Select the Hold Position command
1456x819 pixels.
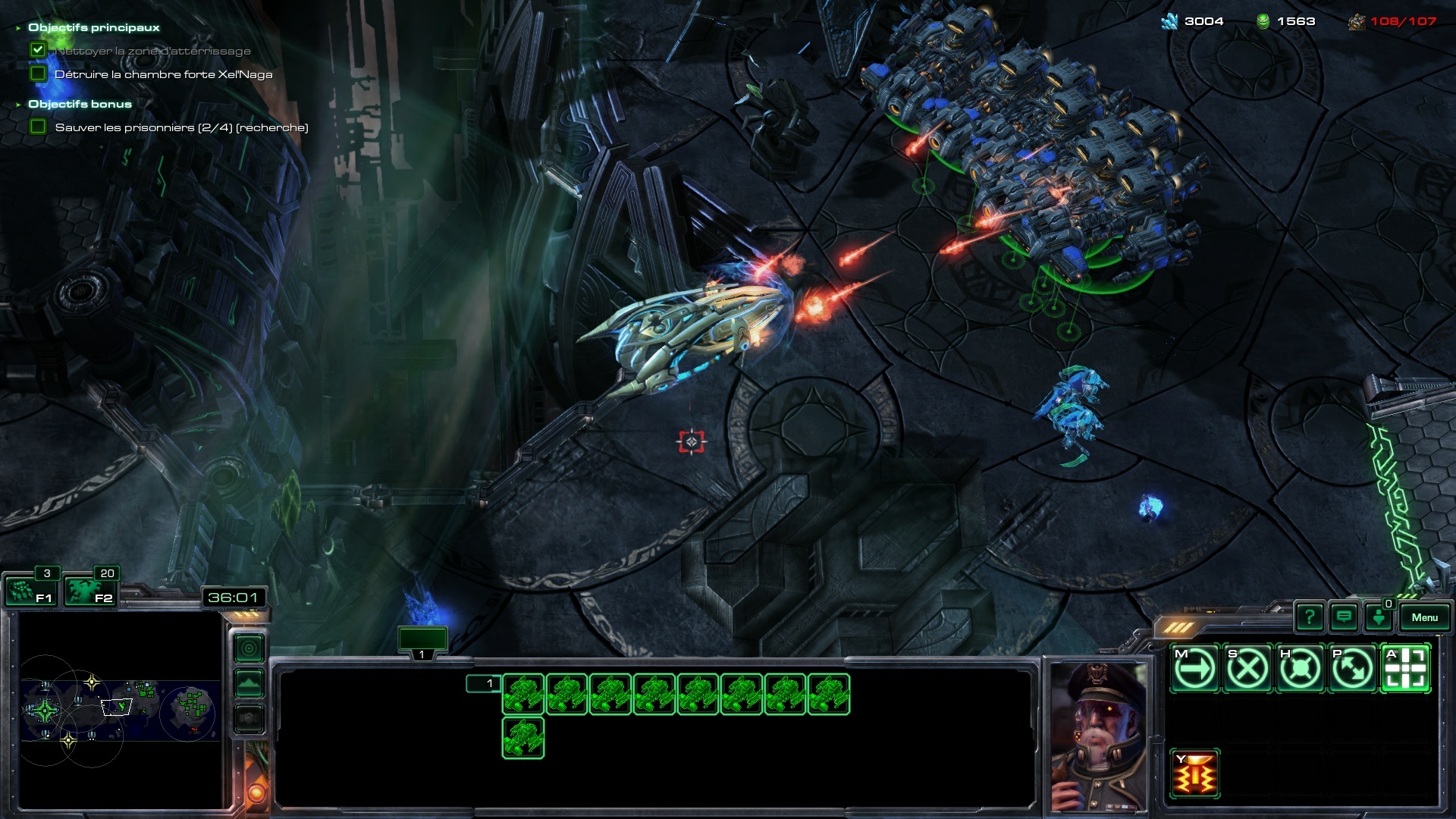point(1300,669)
